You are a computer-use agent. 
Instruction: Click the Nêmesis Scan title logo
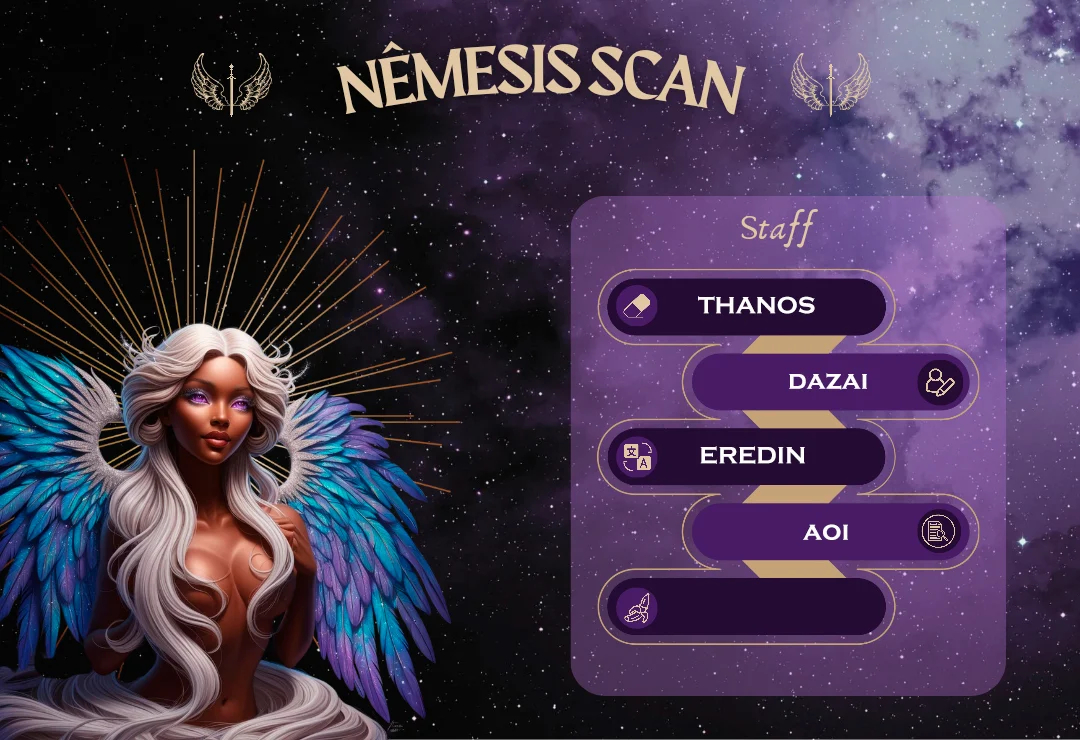(x=540, y=83)
